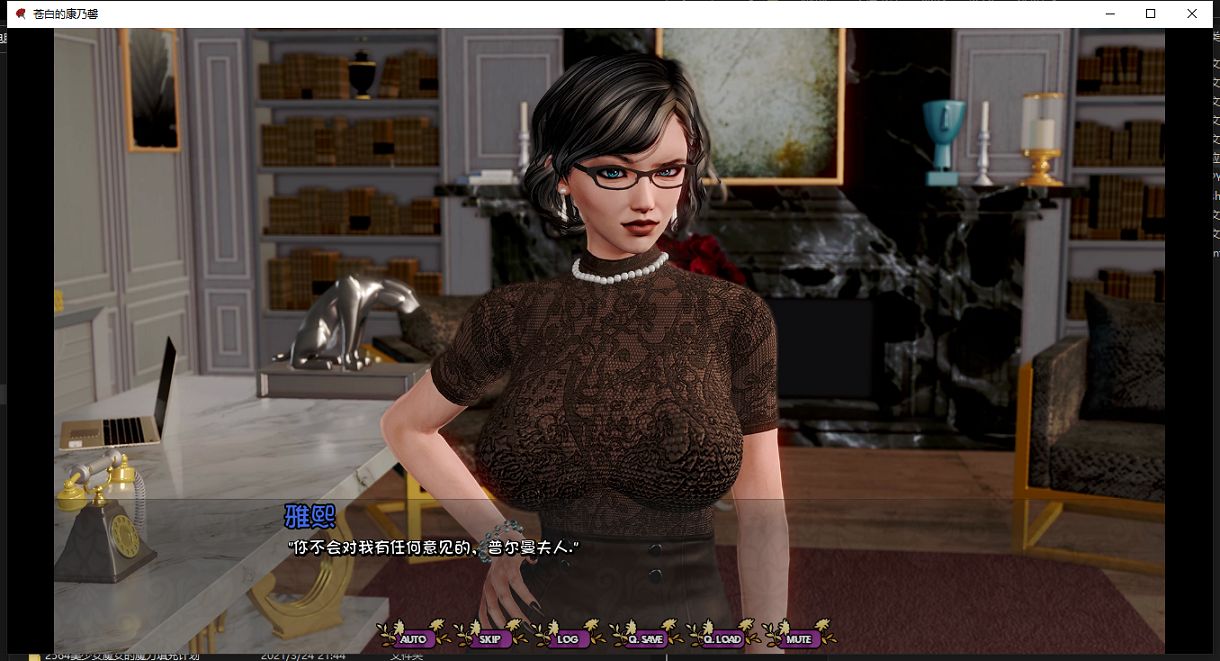Minimize the game window
Viewport: 1220px width, 661px height.
tap(1110, 14)
